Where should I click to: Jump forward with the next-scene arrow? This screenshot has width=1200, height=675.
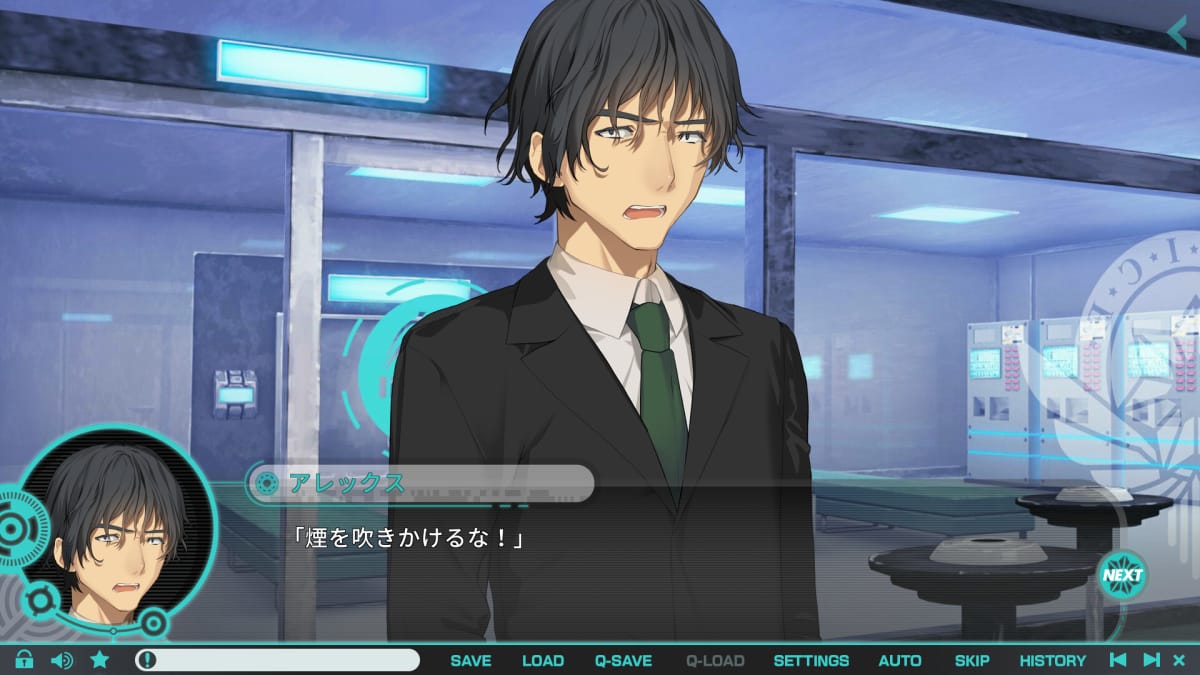tap(1151, 660)
